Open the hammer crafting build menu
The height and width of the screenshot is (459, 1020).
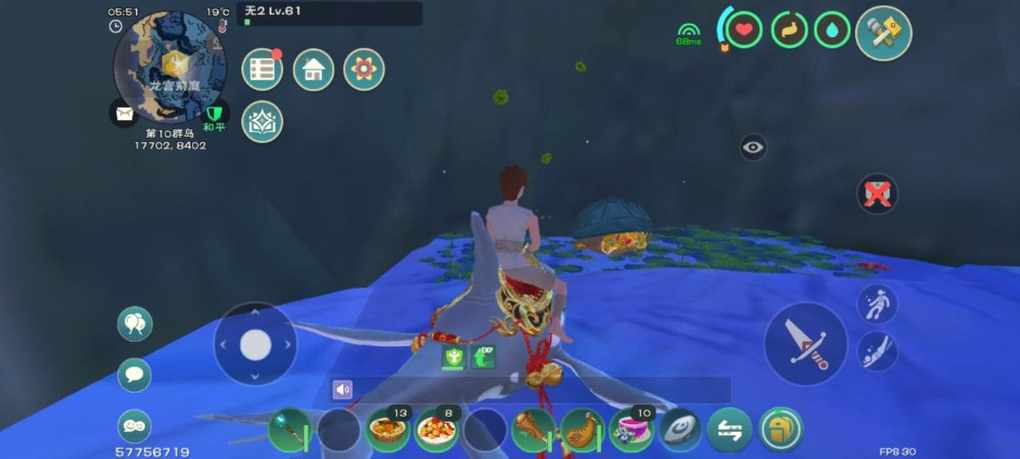(884, 33)
